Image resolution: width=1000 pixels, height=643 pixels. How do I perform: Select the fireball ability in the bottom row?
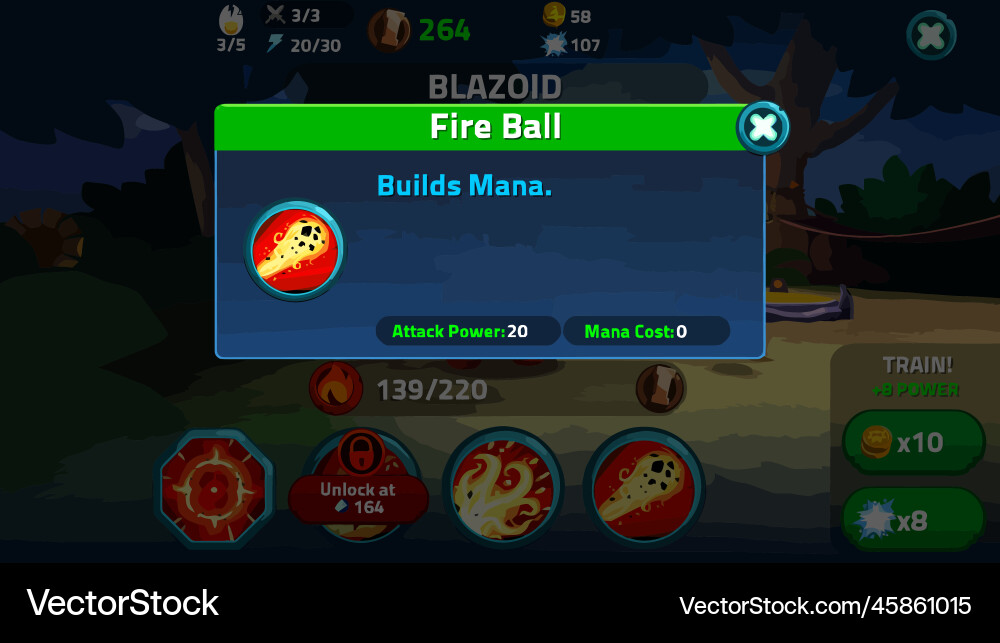(x=643, y=489)
